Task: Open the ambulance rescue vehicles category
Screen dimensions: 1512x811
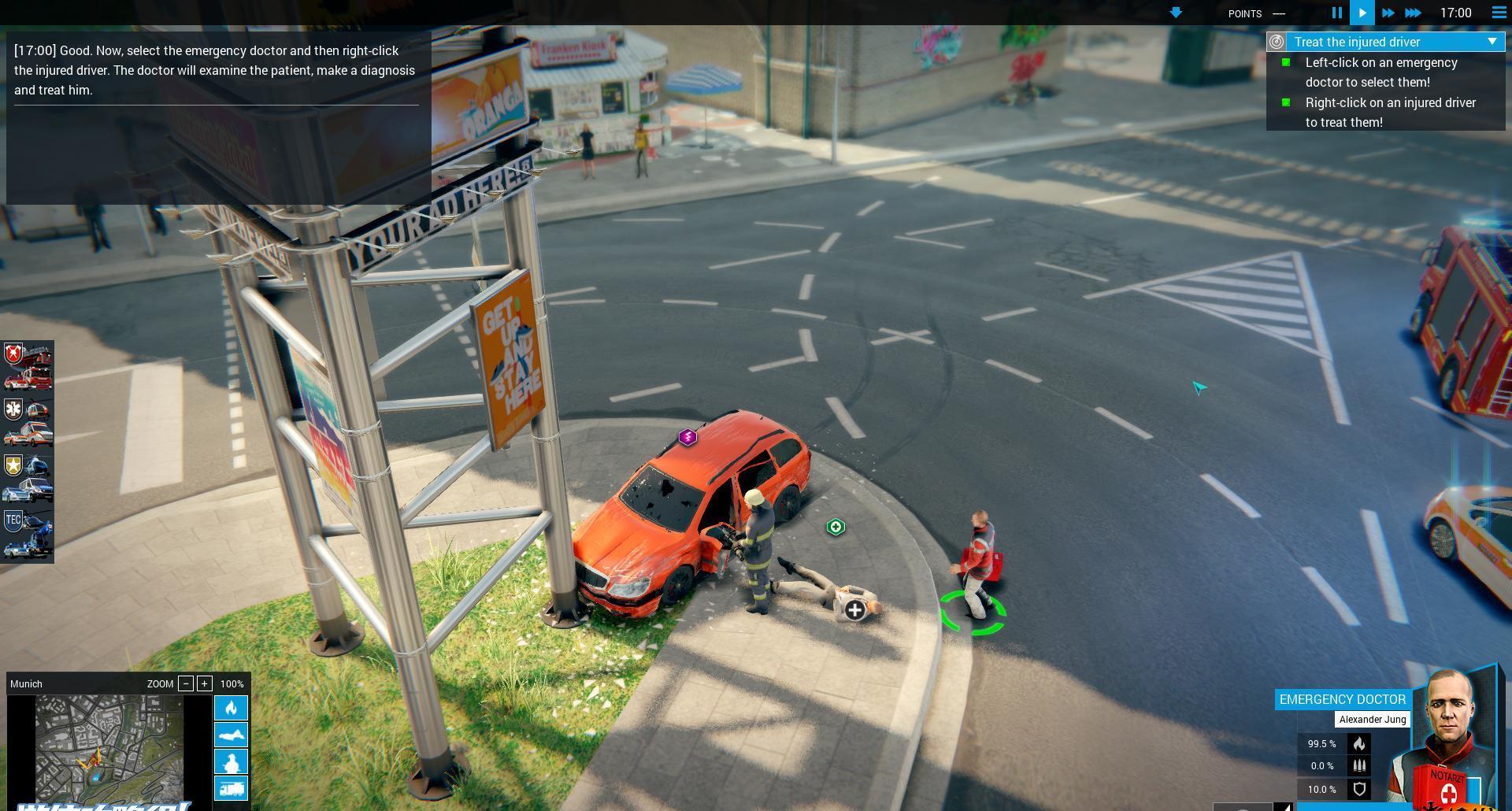Action: [x=28, y=422]
